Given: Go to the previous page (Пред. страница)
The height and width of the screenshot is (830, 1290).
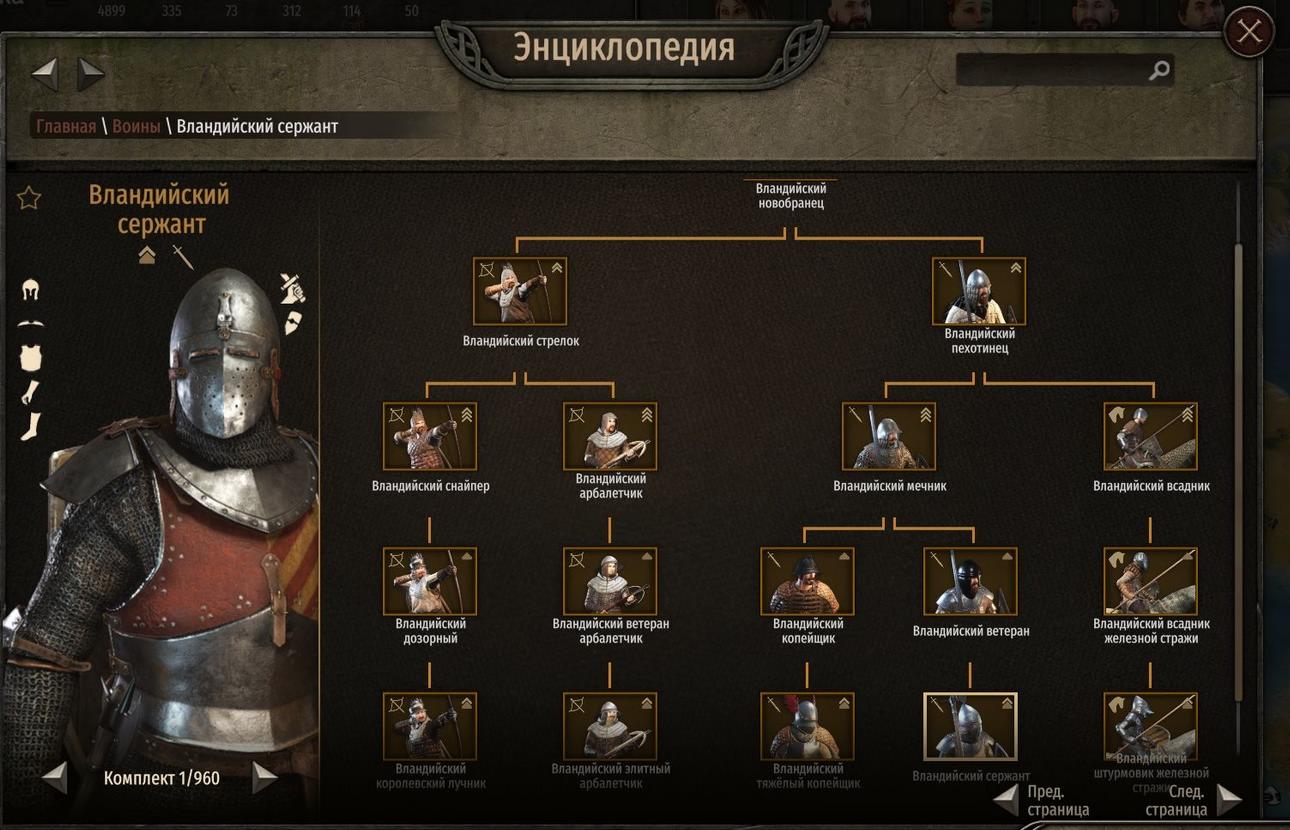Looking at the screenshot, I should [x=1007, y=800].
